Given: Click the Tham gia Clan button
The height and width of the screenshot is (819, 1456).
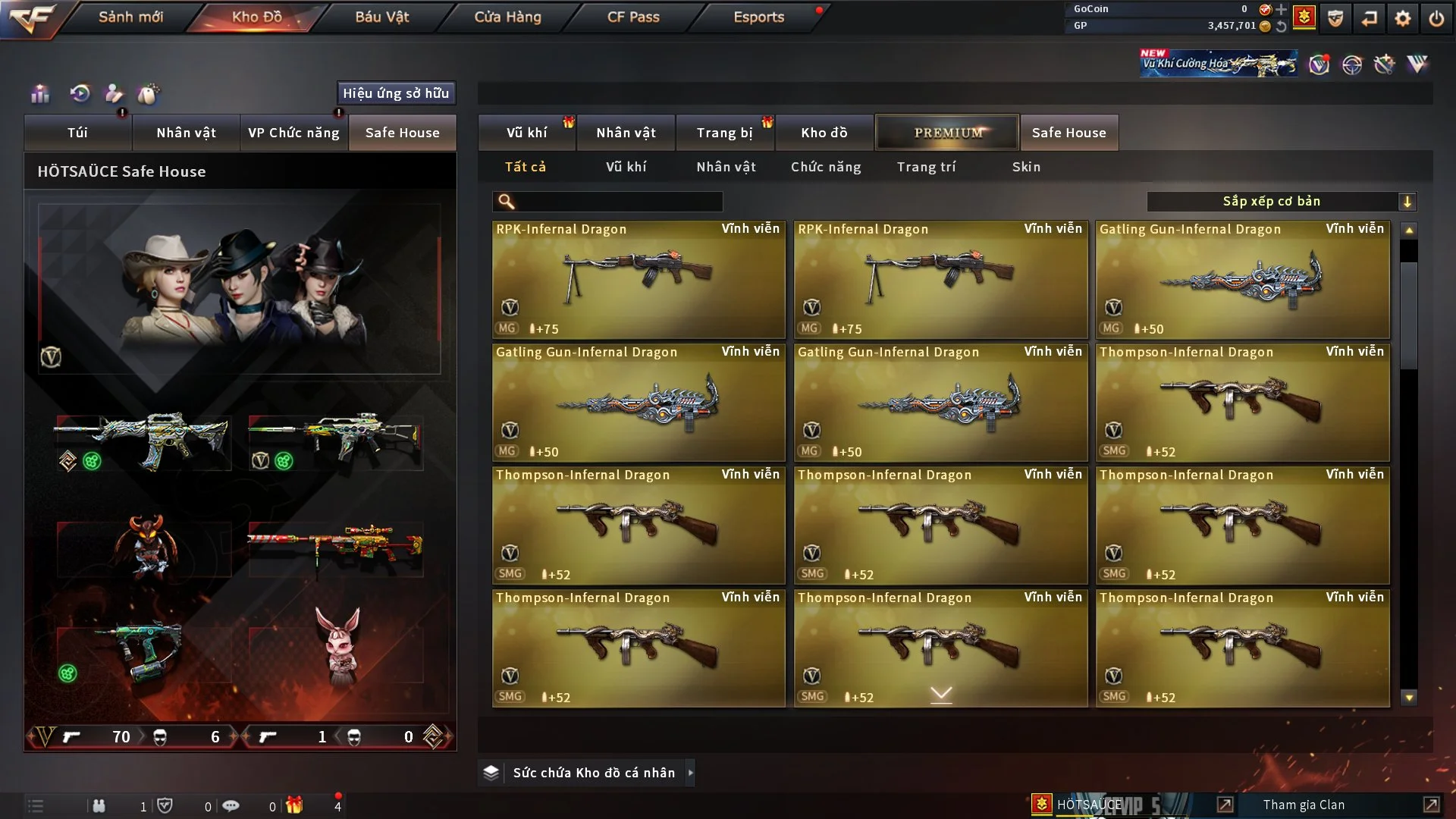Looking at the screenshot, I should click(x=1303, y=805).
